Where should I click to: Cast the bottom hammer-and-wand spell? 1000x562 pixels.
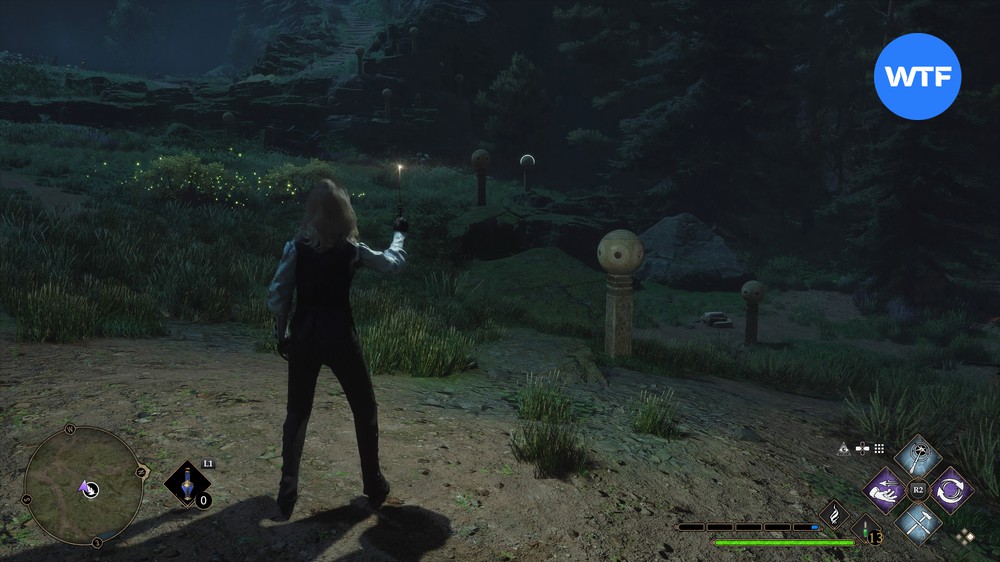point(917,522)
